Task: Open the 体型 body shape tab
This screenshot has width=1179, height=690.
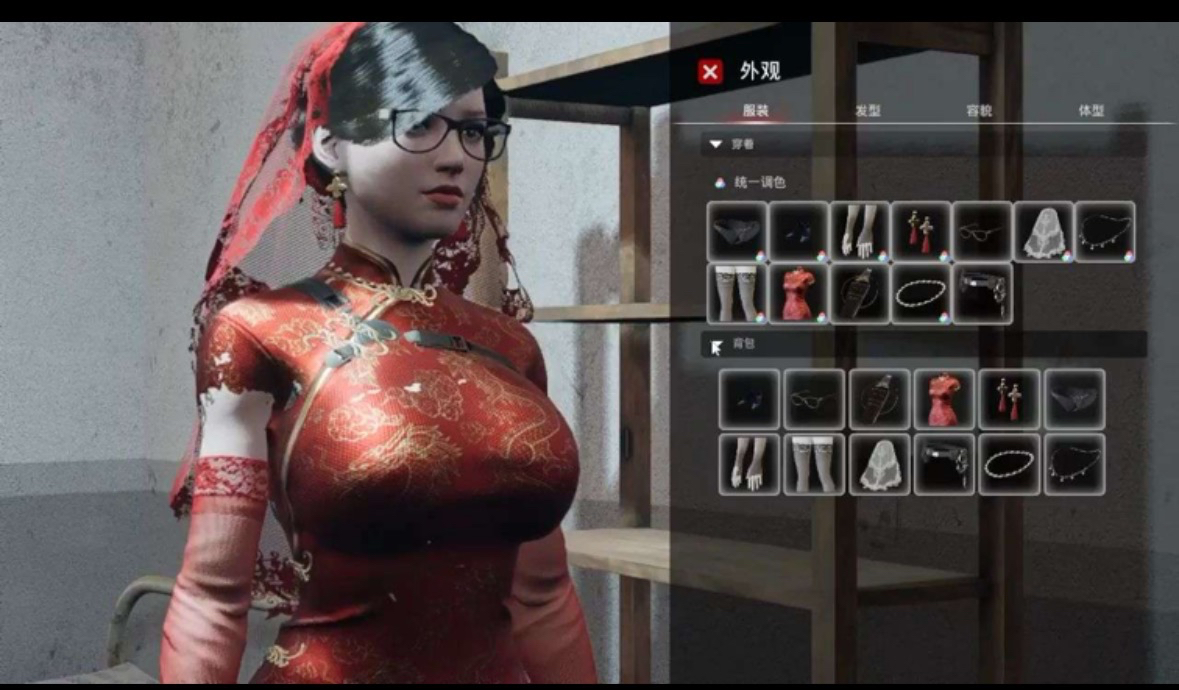Action: [1091, 111]
